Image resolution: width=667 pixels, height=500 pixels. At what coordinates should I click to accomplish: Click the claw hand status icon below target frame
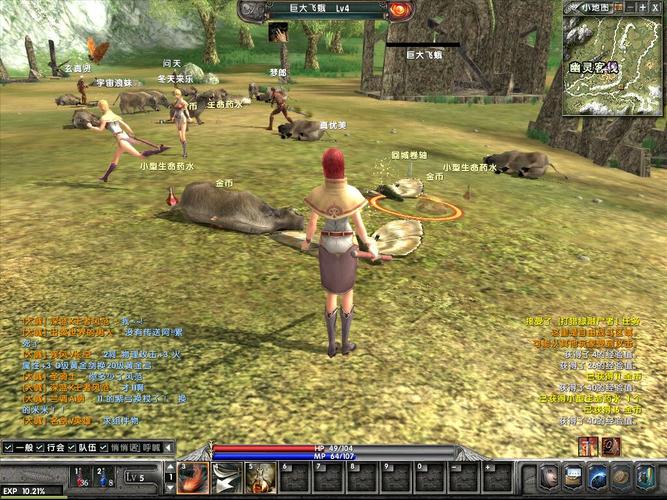click(x=278, y=32)
